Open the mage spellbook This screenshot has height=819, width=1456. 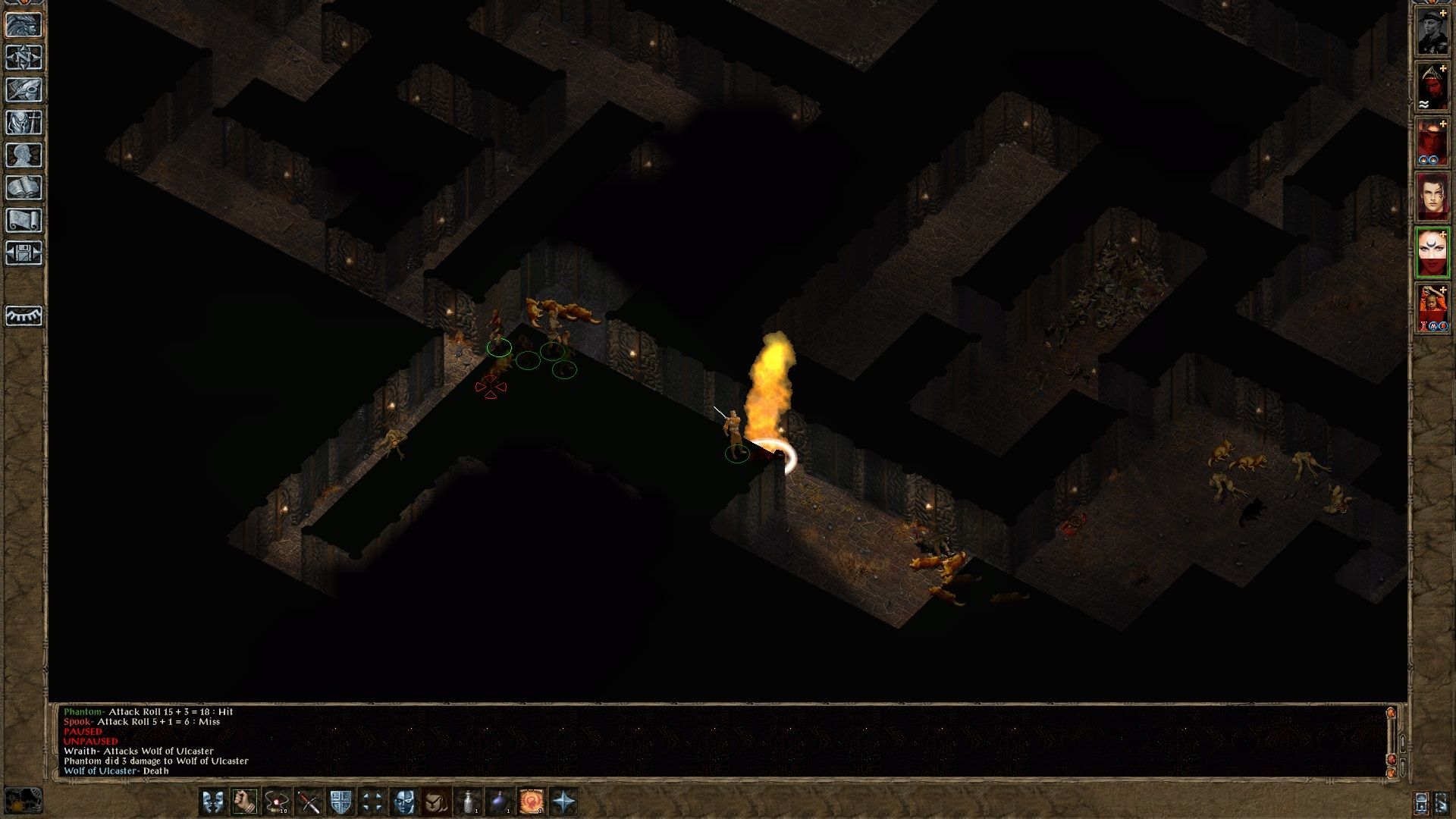point(24,188)
